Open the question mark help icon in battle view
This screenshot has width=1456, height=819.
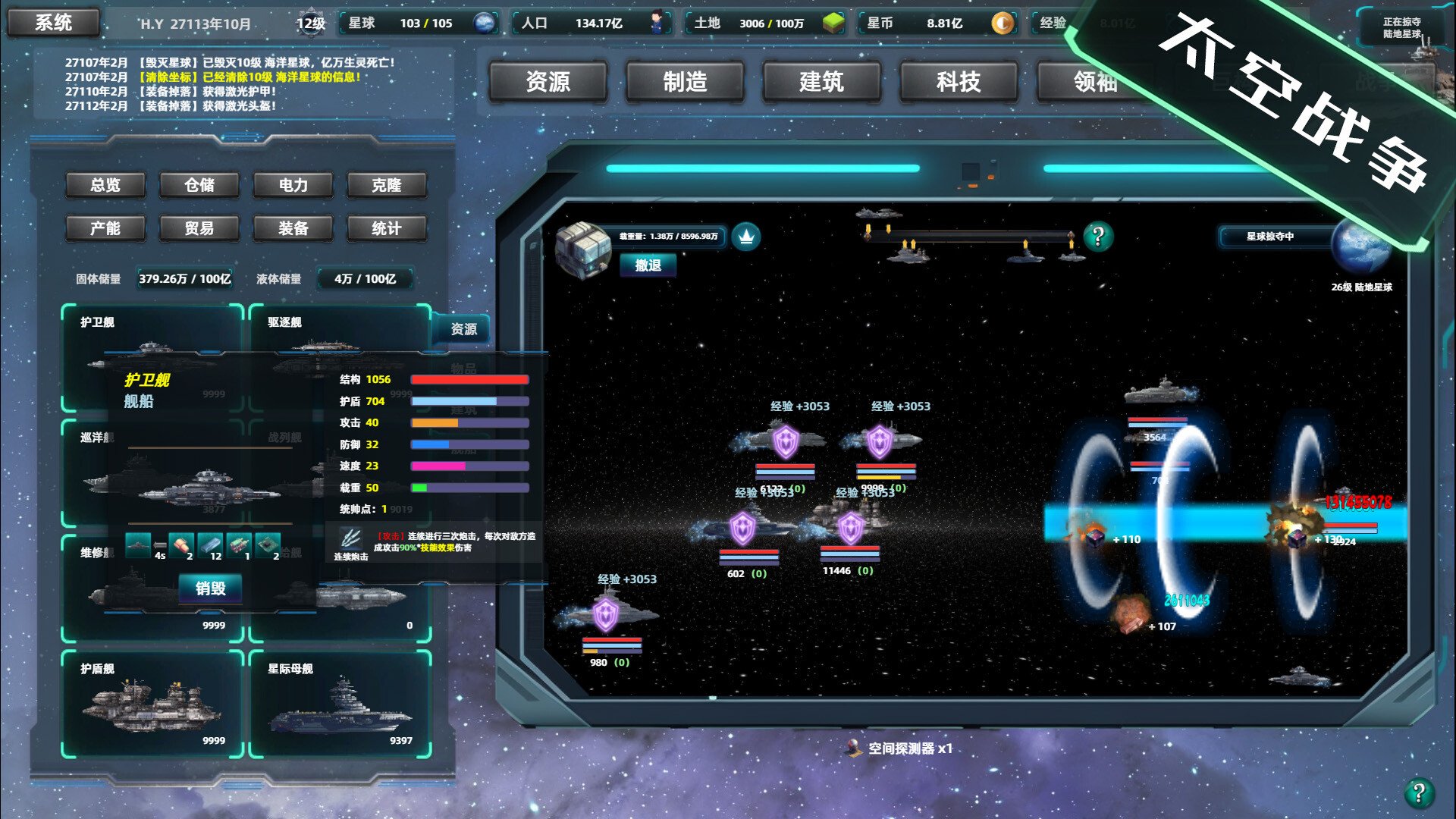(1097, 235)
